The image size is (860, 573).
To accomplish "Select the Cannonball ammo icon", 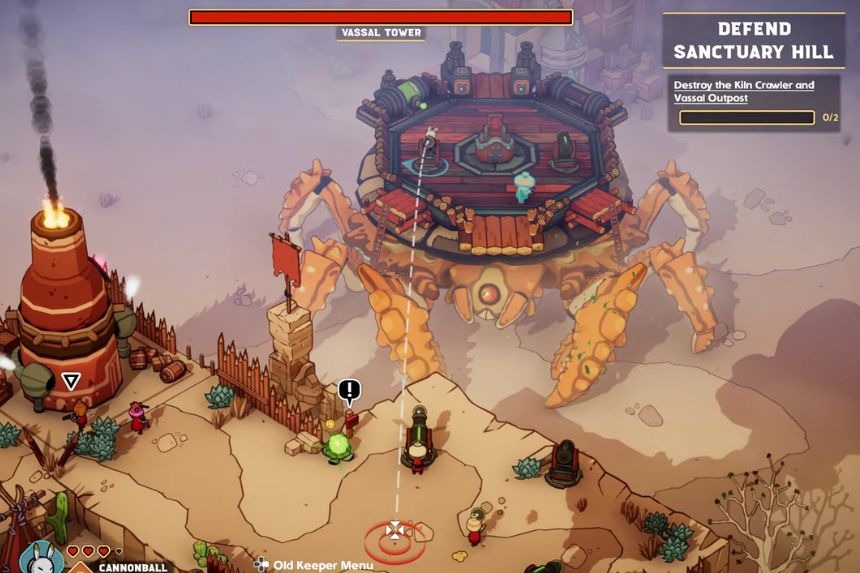I will point(80,568).
